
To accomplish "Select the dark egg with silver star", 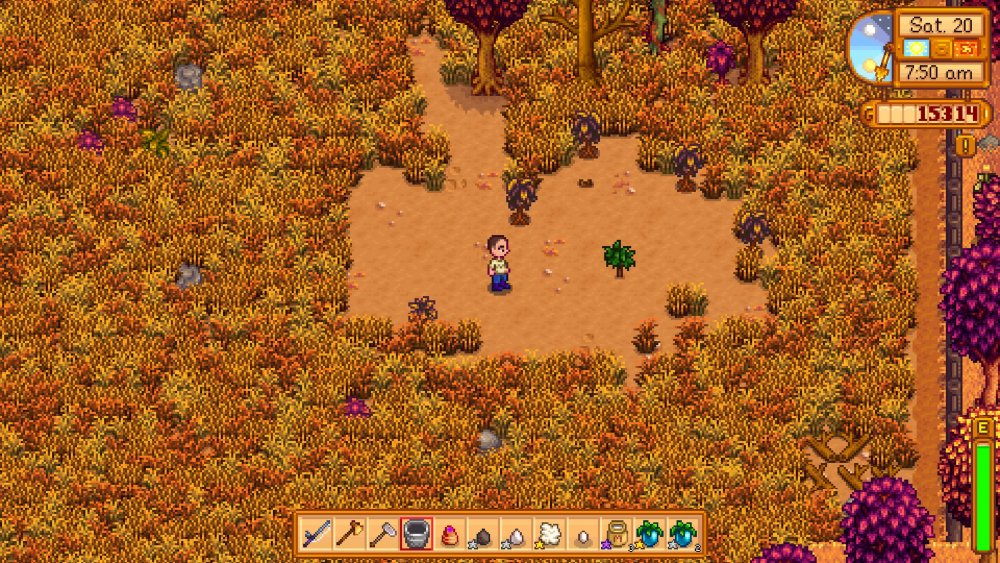I will 482,535.
